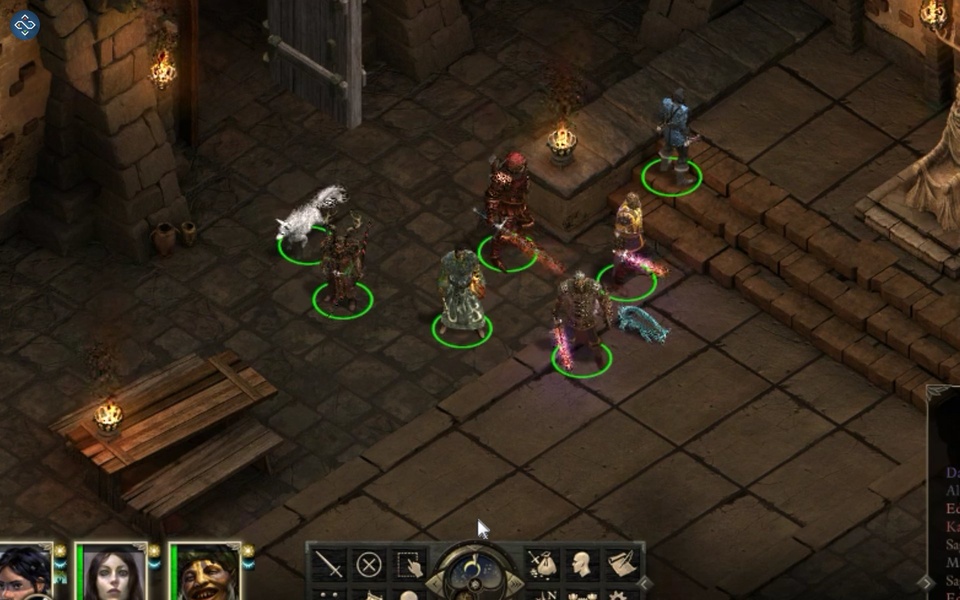Collapse the action bar side arrow
The image size is (960, 600).
[646, 582]
